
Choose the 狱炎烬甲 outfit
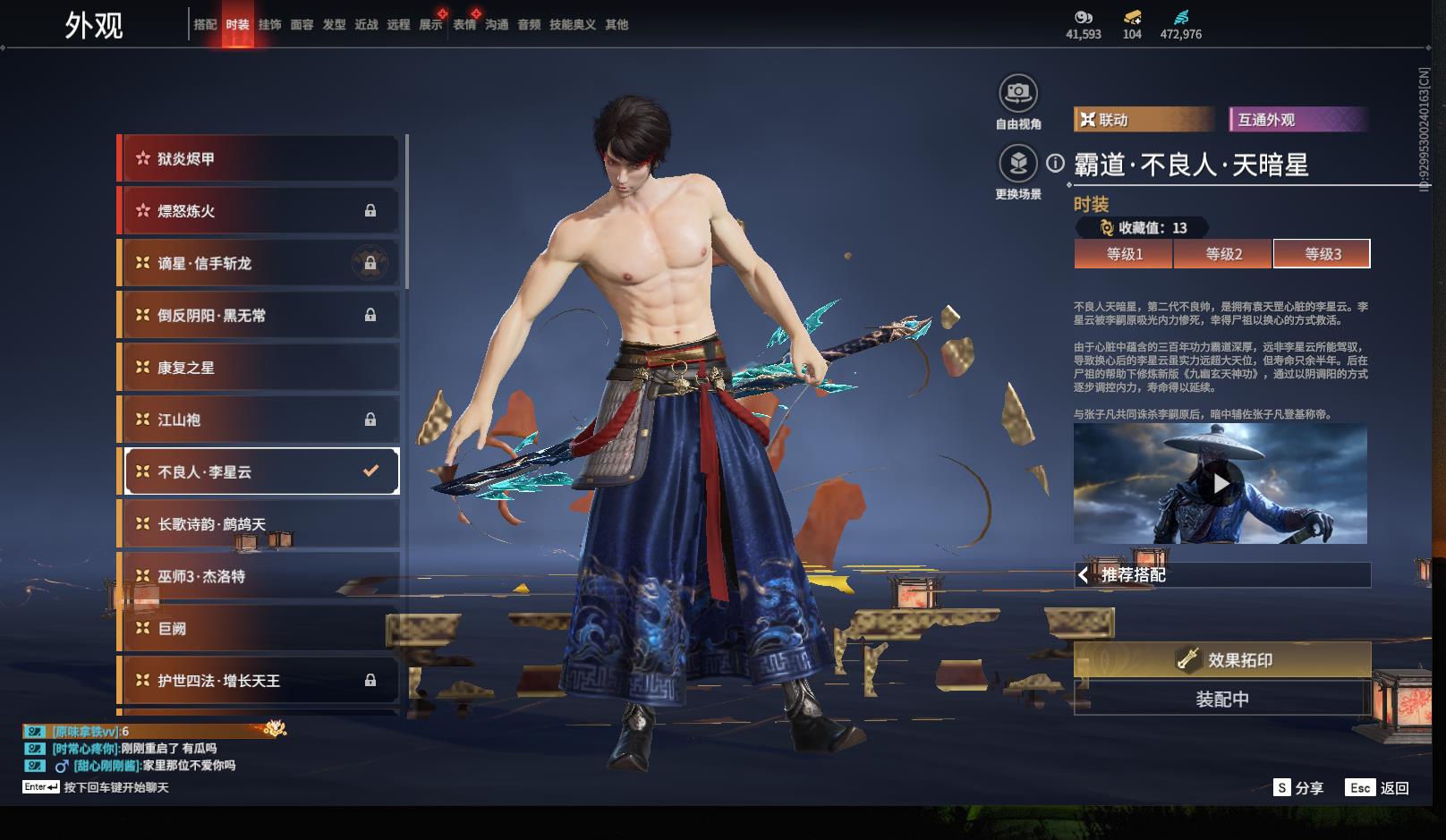[x=259, y=159]
